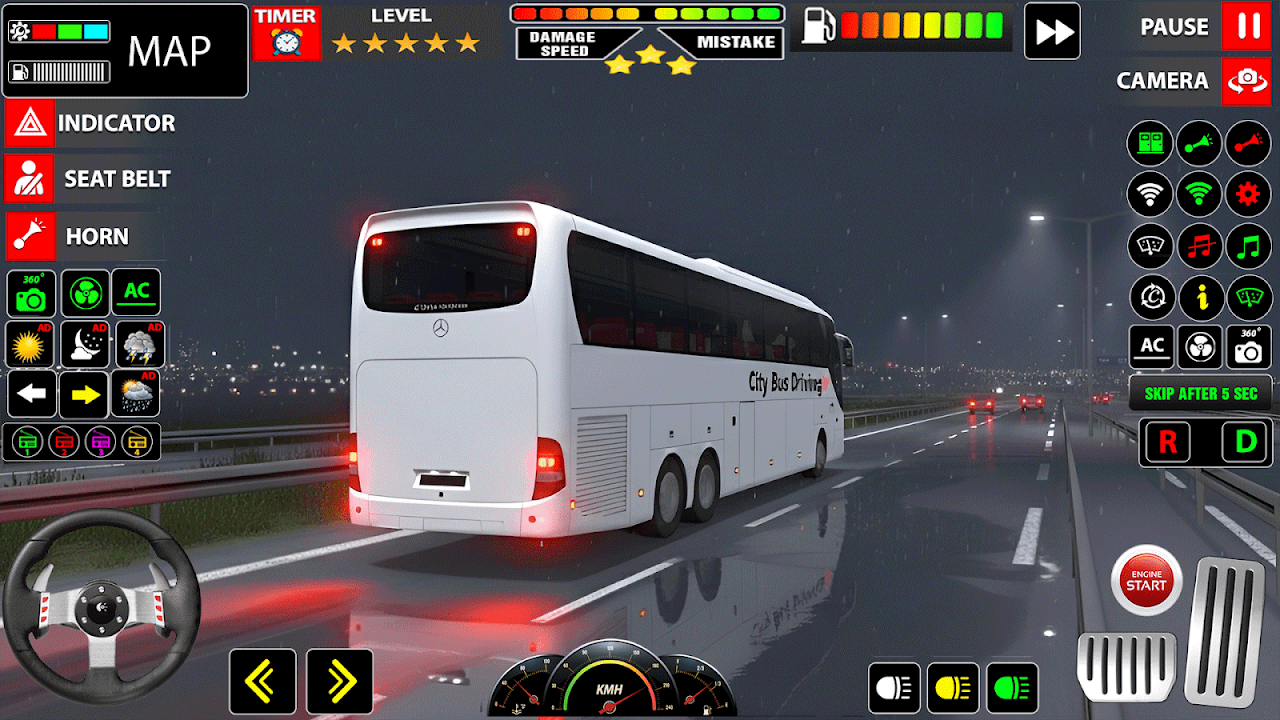Select the sunny weather icon
This screenshot has height=720, width=1280.
(30, 345)
